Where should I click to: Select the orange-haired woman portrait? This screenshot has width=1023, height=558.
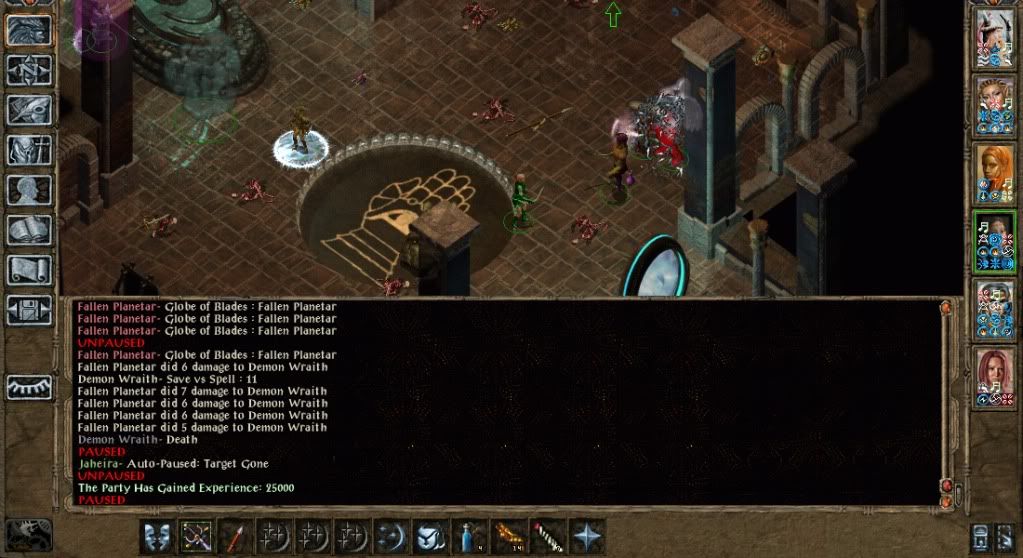click(995, 173)
